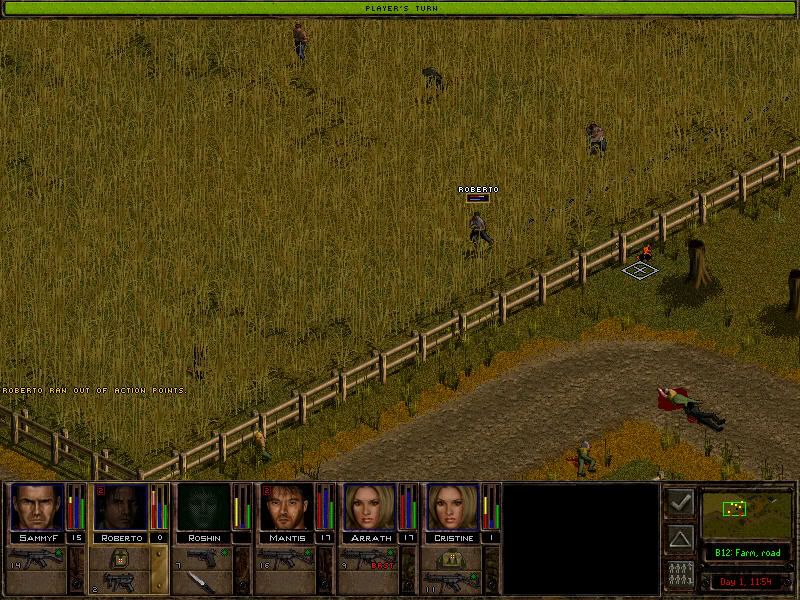Select SammyF's portrait

(36, 507)
